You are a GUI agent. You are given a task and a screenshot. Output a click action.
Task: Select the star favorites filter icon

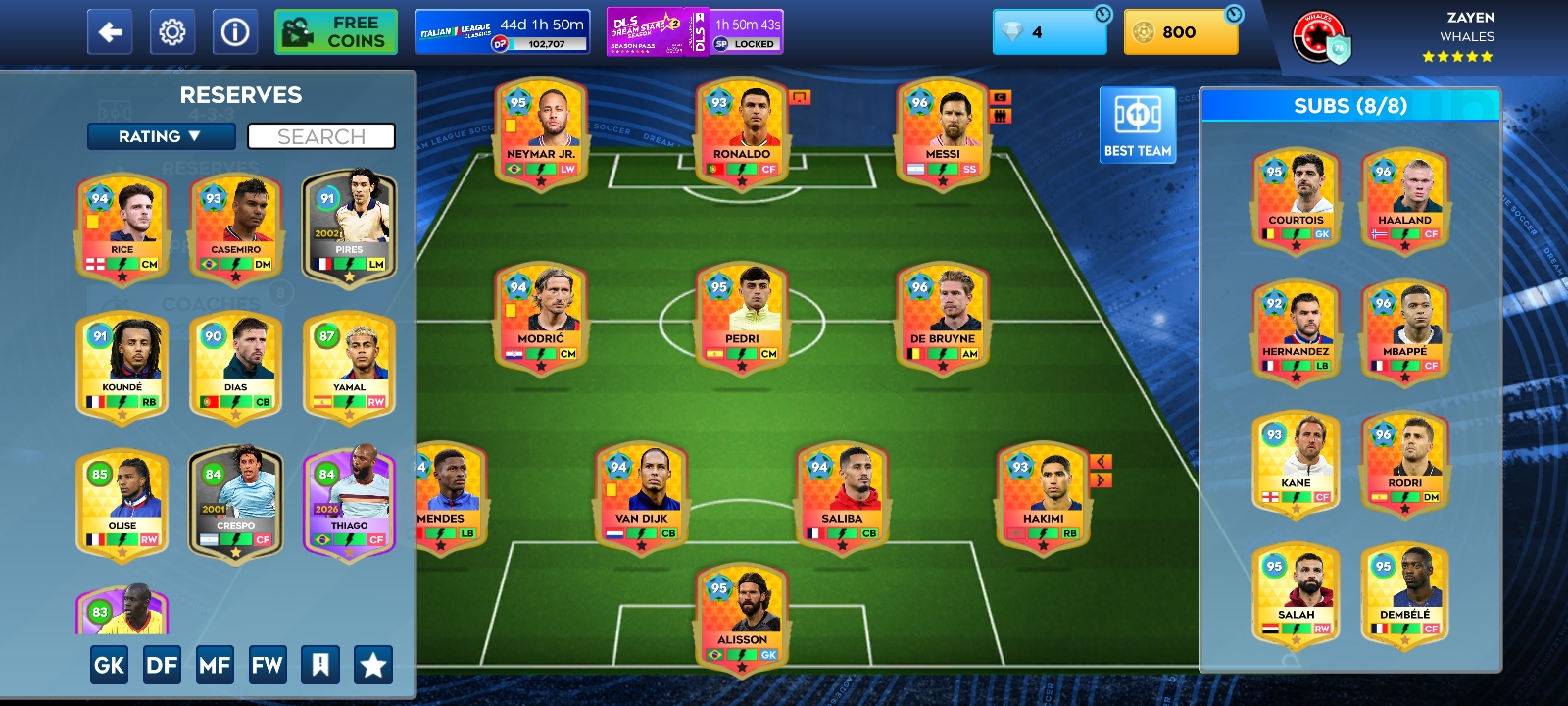point(374,664)
